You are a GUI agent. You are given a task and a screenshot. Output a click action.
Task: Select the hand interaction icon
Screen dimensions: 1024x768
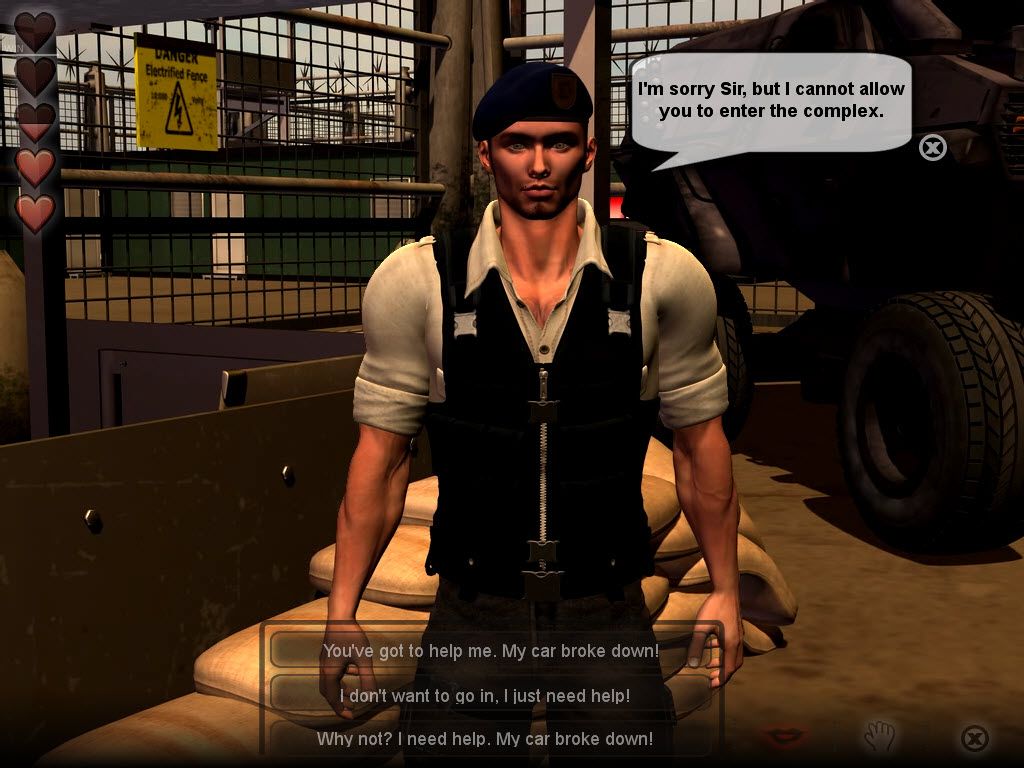881,737
